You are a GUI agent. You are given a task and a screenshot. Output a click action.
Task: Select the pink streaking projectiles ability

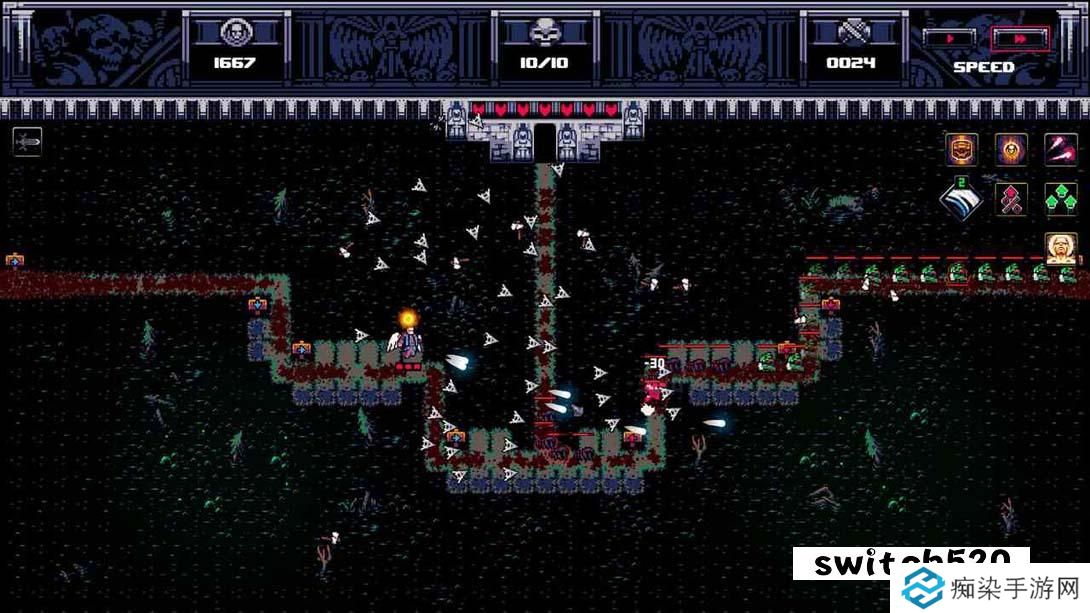(x=1060, y=150)
